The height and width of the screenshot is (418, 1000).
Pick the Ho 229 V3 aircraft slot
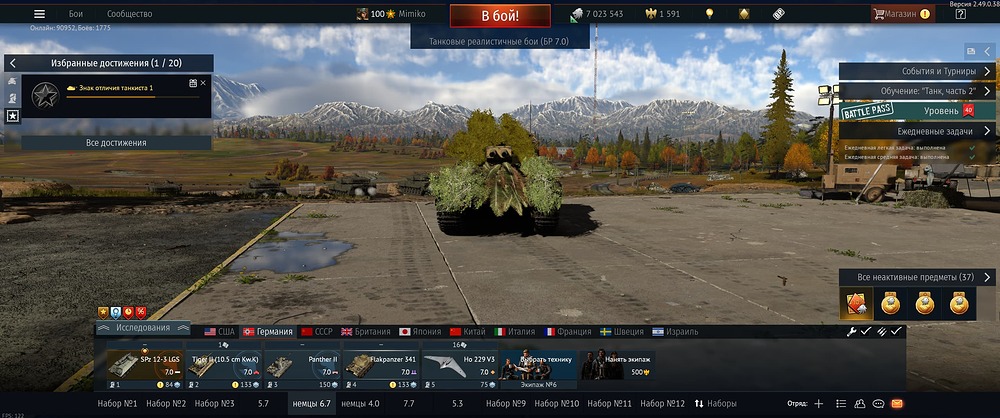pos(458,366)
